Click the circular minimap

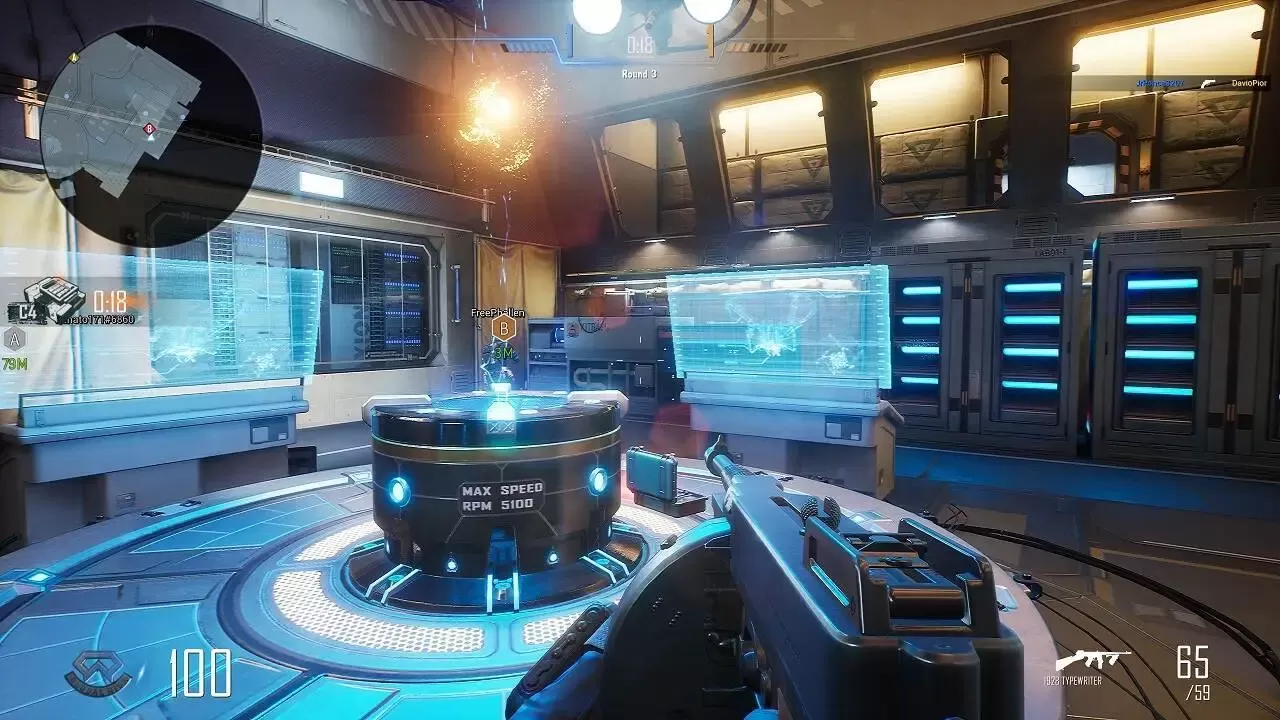(150, 135)
